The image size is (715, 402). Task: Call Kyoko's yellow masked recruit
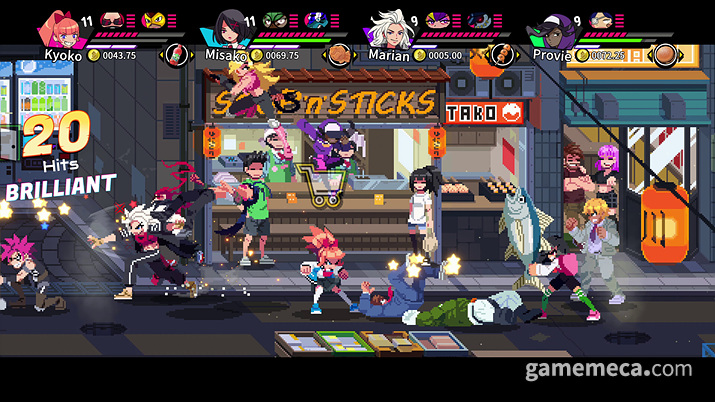pyautogui.click(x=152, y=19)
